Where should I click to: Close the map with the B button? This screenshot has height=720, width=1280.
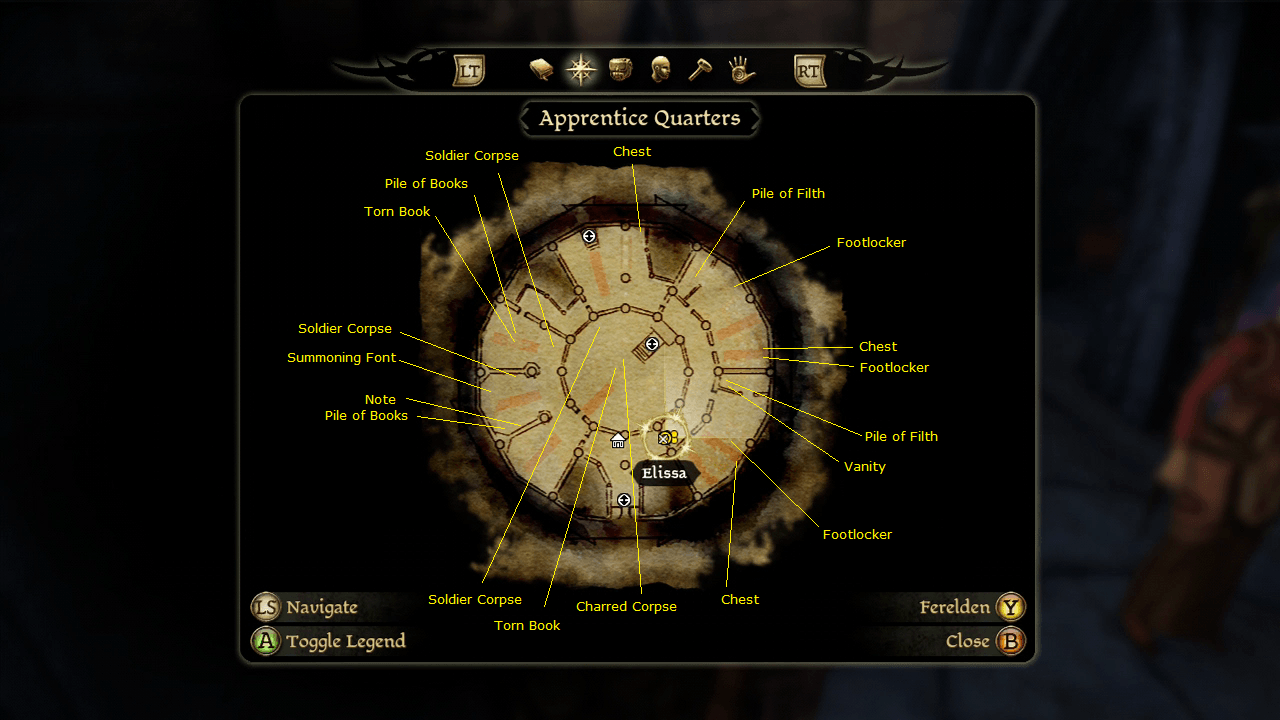pos(1010,640)
